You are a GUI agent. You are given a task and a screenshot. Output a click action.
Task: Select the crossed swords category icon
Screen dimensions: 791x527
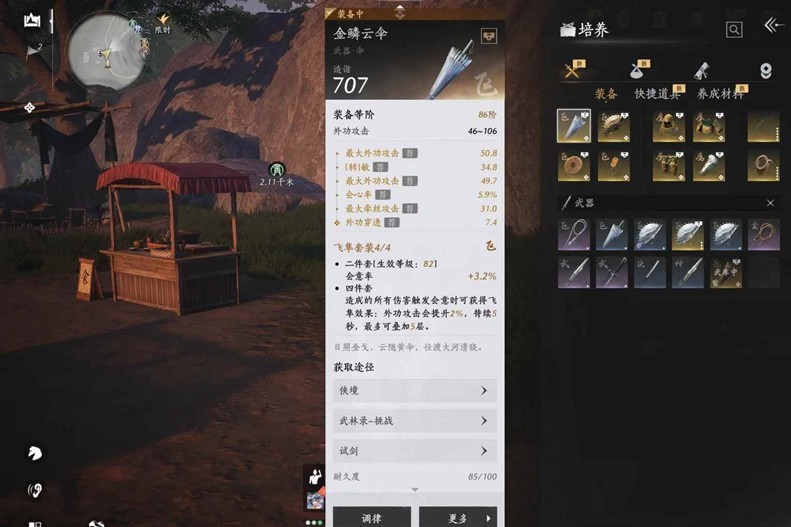coord(573,71)
